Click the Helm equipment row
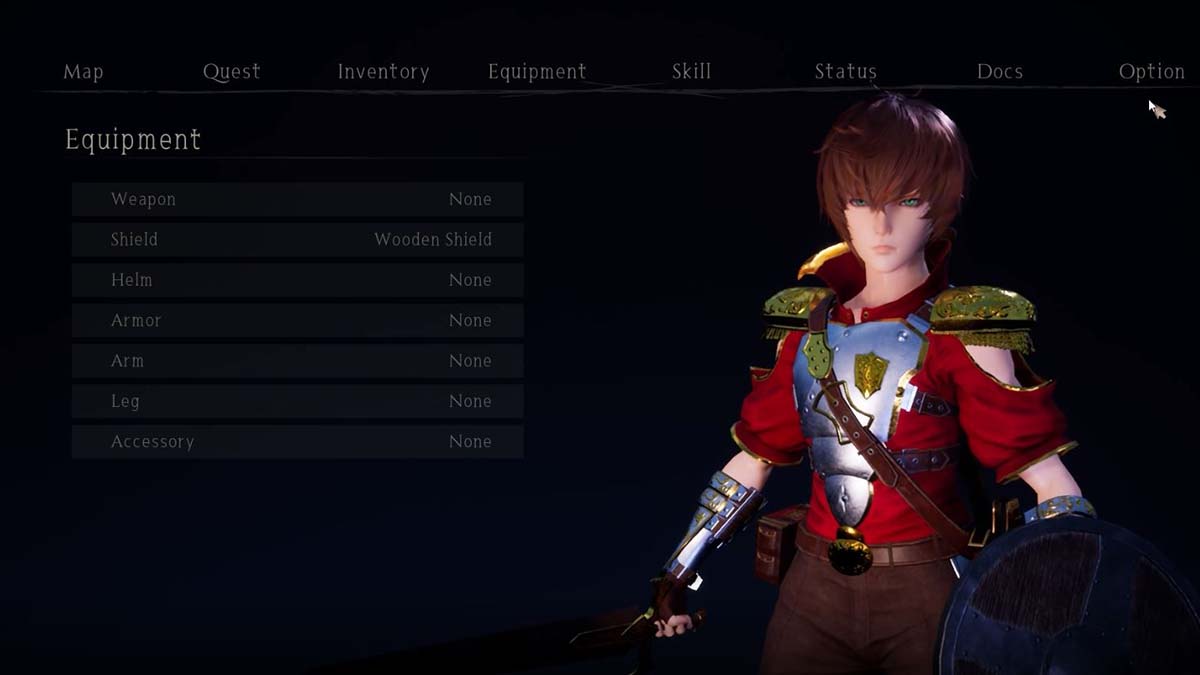1200x675 pixels. pos(297,280)
